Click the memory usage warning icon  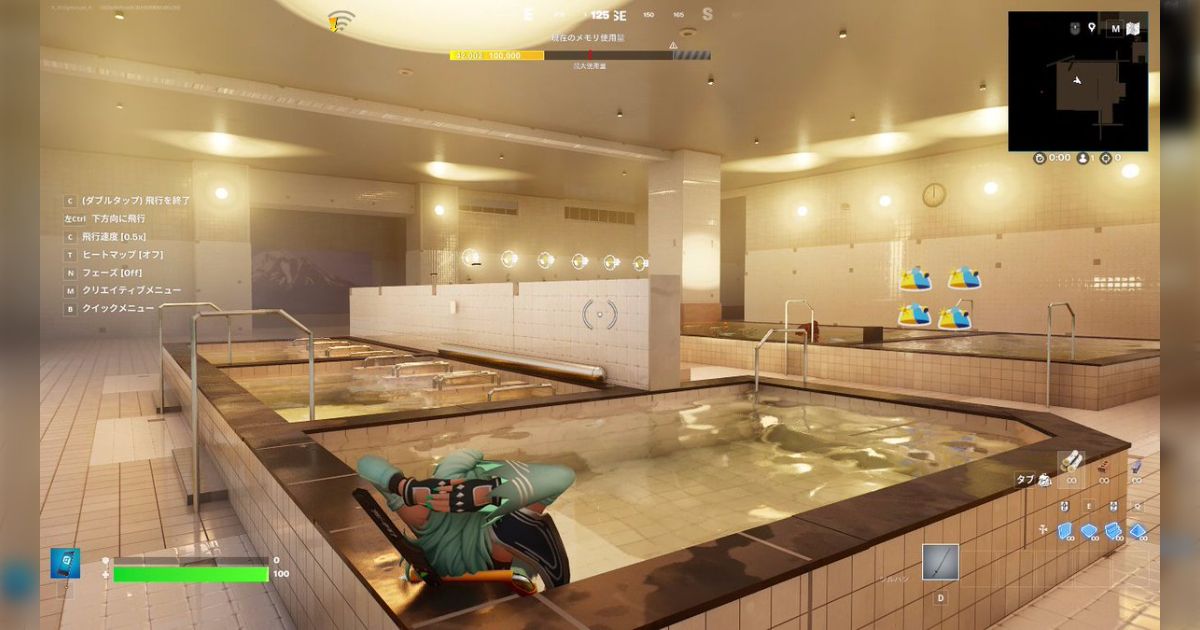(x=673, y=45)
